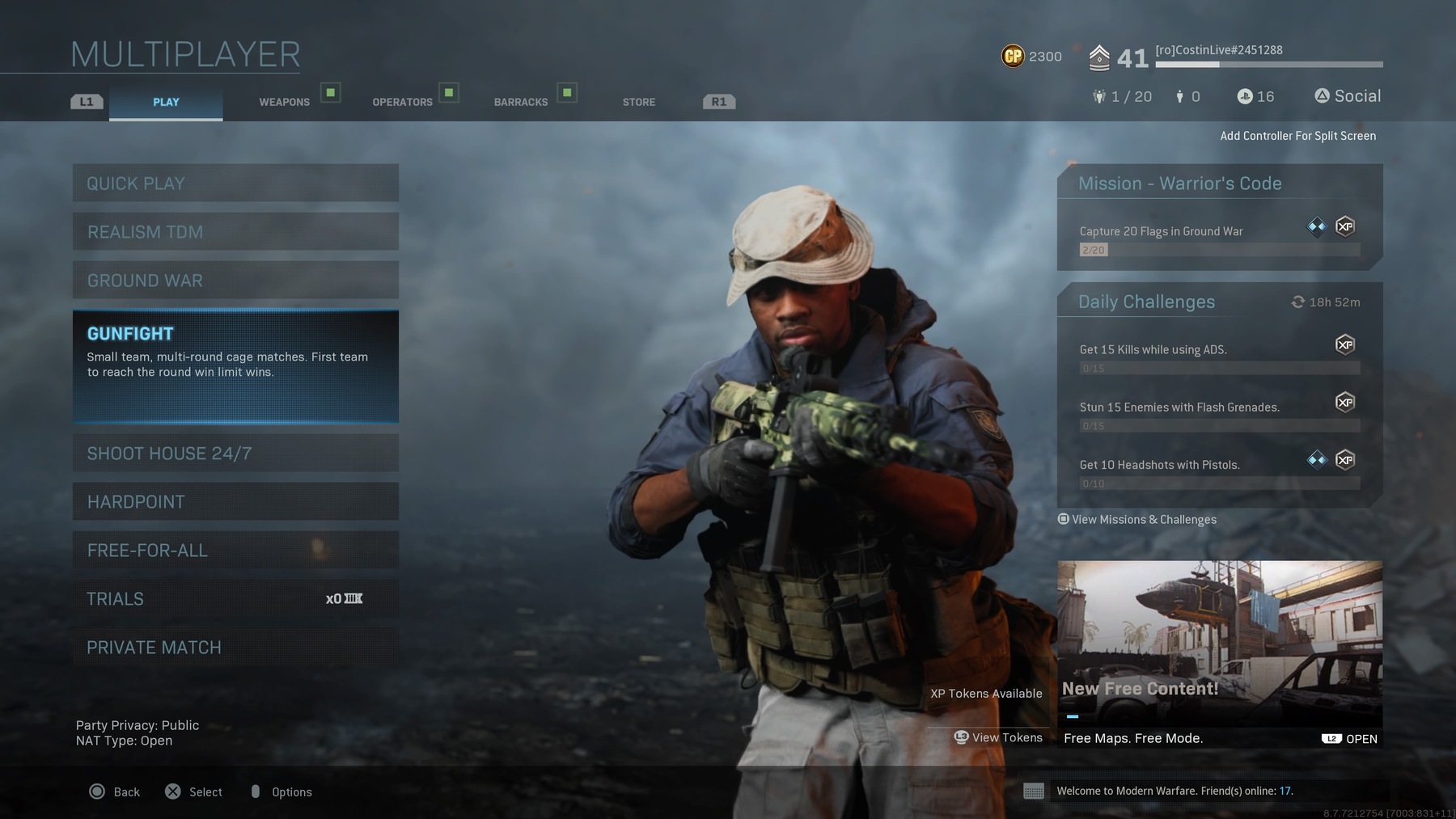
Task: Open the Trials menu entry
Action: pyautogui.click(x=235, y=599)
